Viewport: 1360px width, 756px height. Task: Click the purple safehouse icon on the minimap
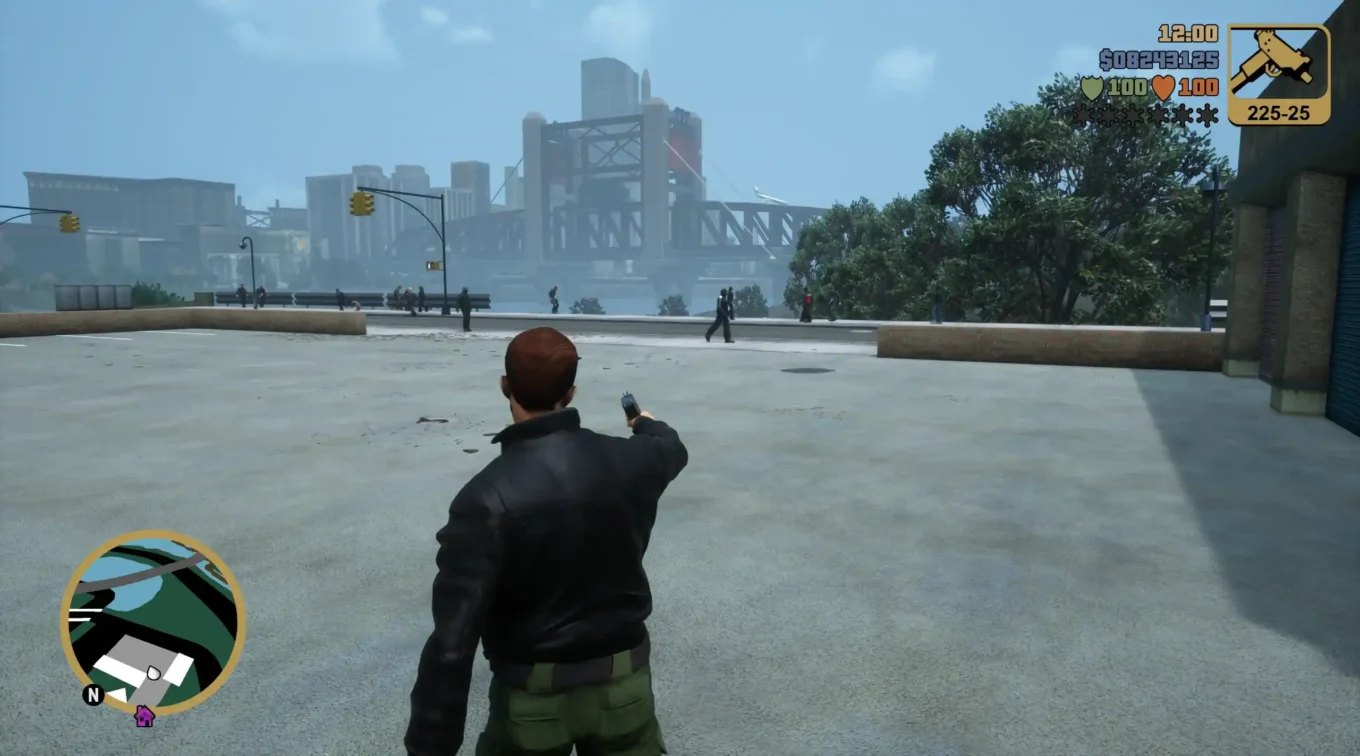(145, 717)
